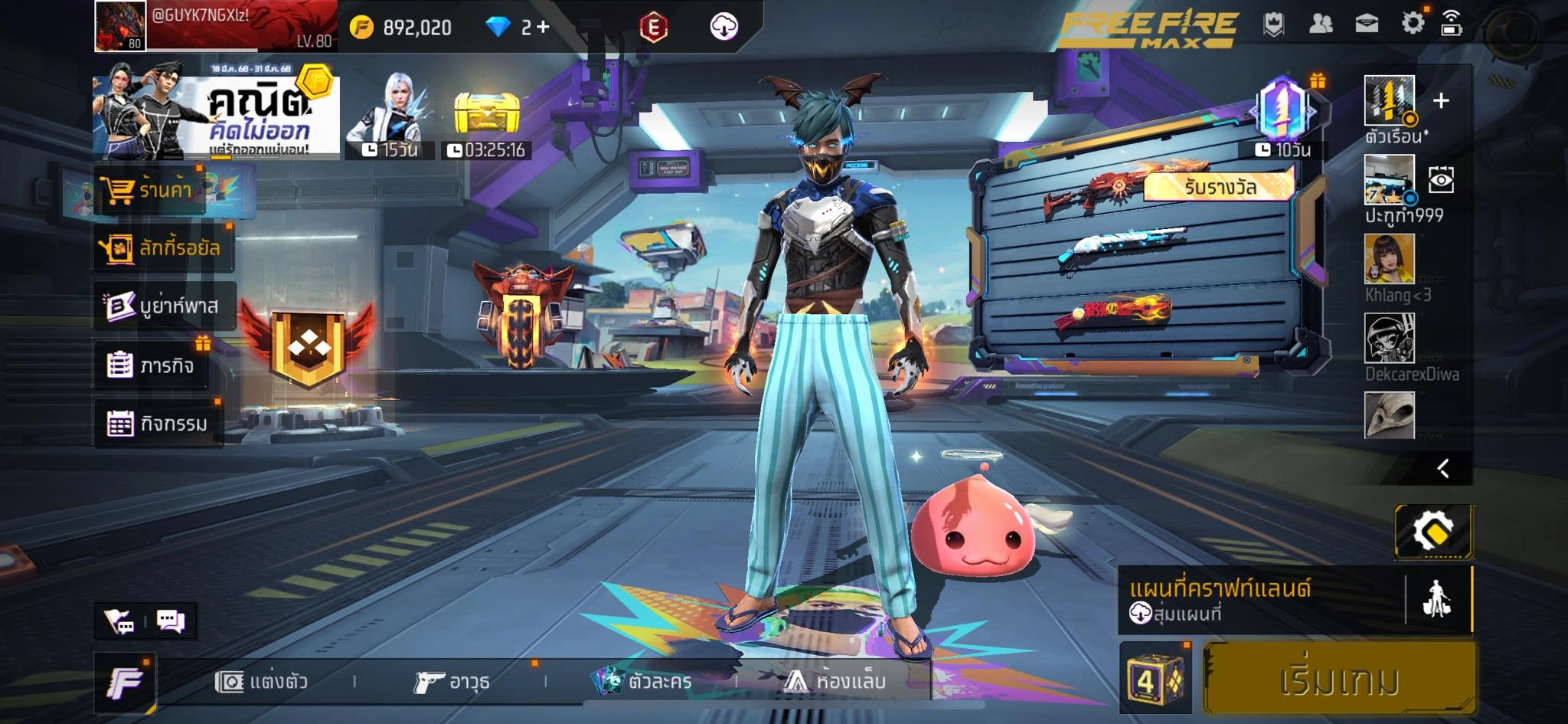Switch to the แต่งตัว outfit tab
The image size is (1568, 724).
click(263, 681)
